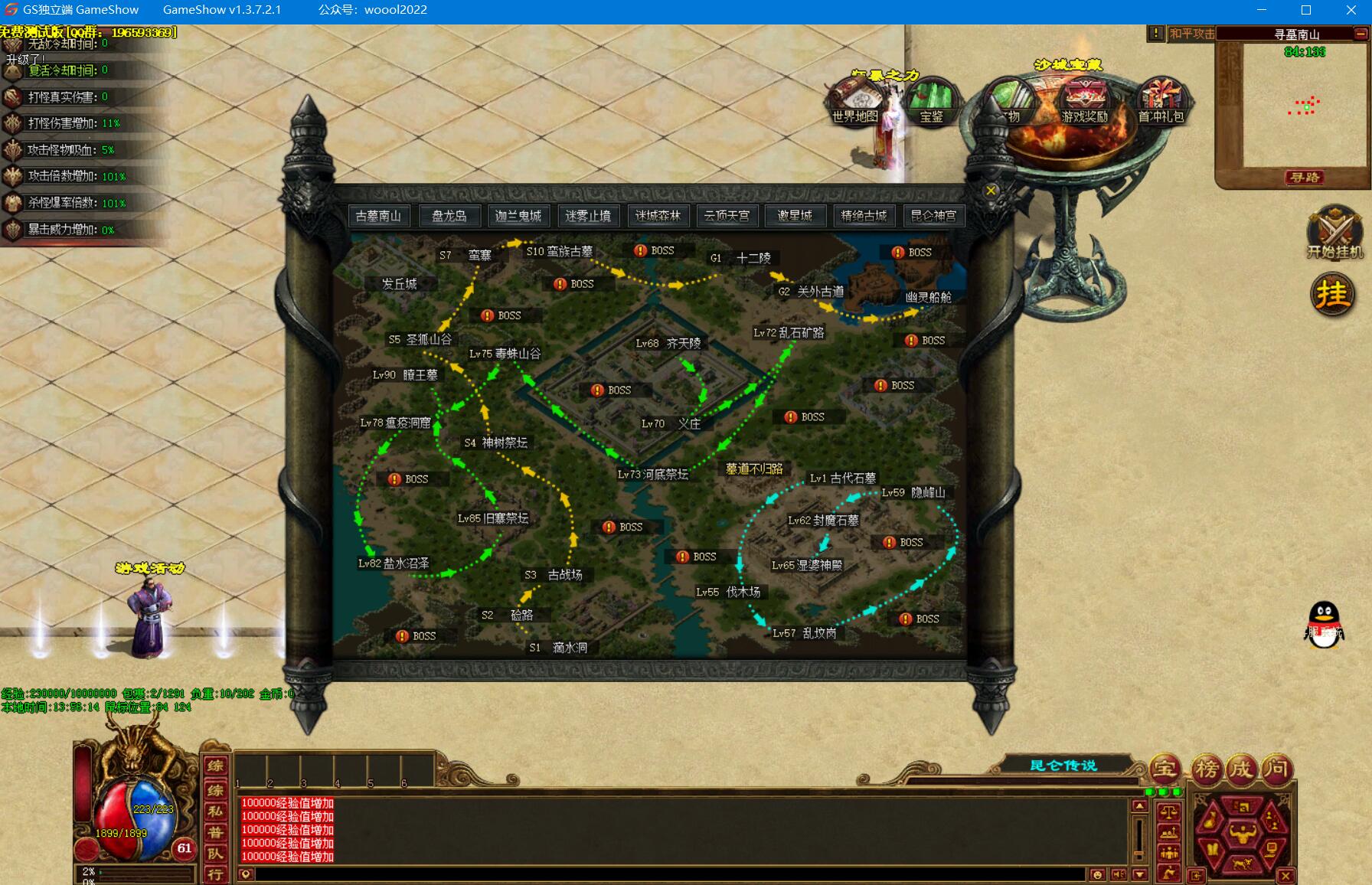Close the world map scroll window
The image size is (1372, 885).
[991, 191]
